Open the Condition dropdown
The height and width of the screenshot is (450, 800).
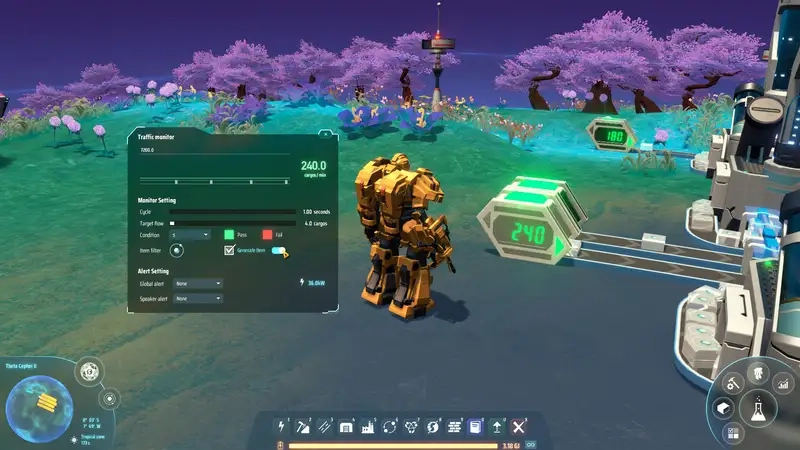[x=191, y=234]
